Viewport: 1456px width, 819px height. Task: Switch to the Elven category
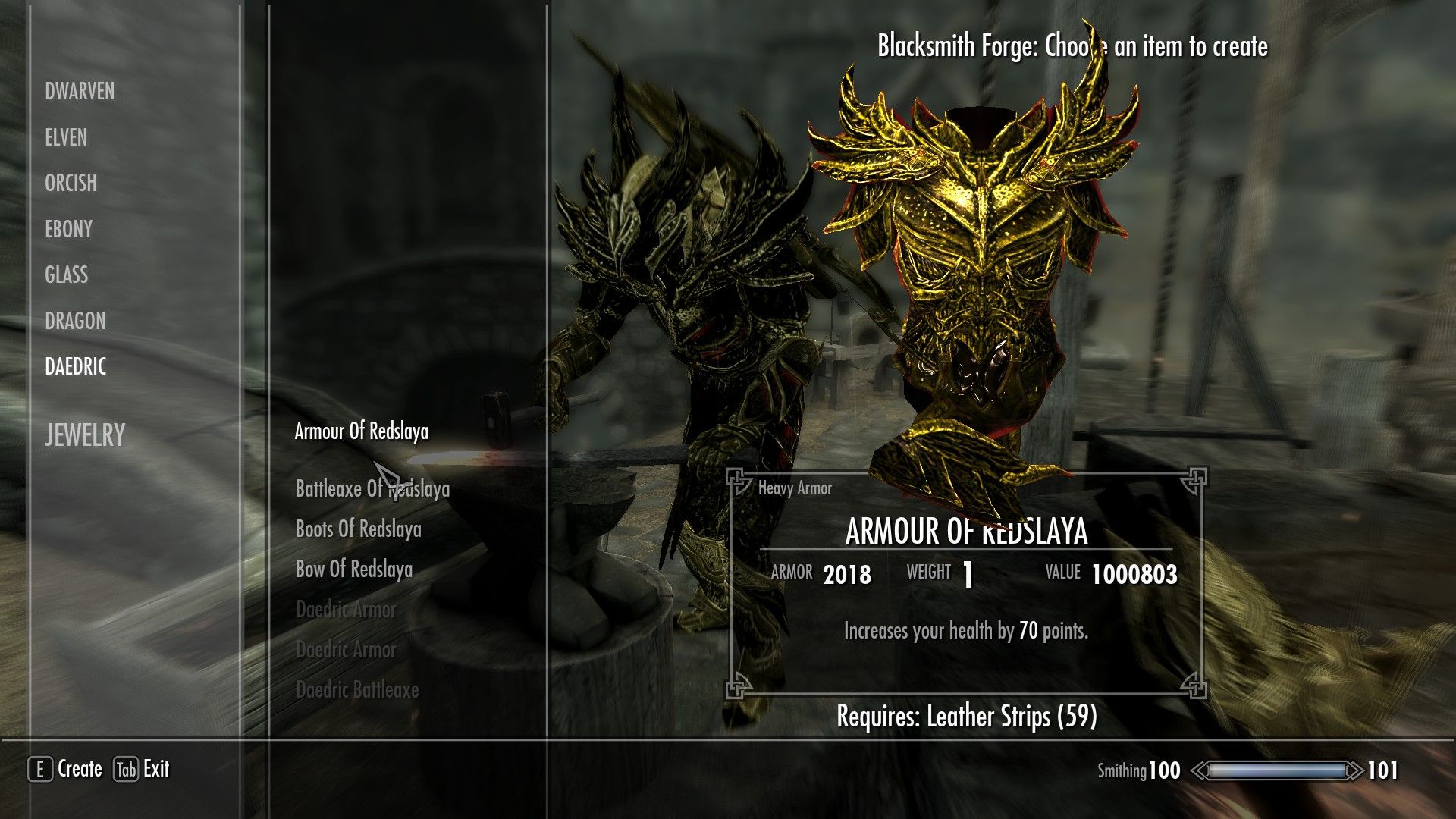[x=66, y=138]
